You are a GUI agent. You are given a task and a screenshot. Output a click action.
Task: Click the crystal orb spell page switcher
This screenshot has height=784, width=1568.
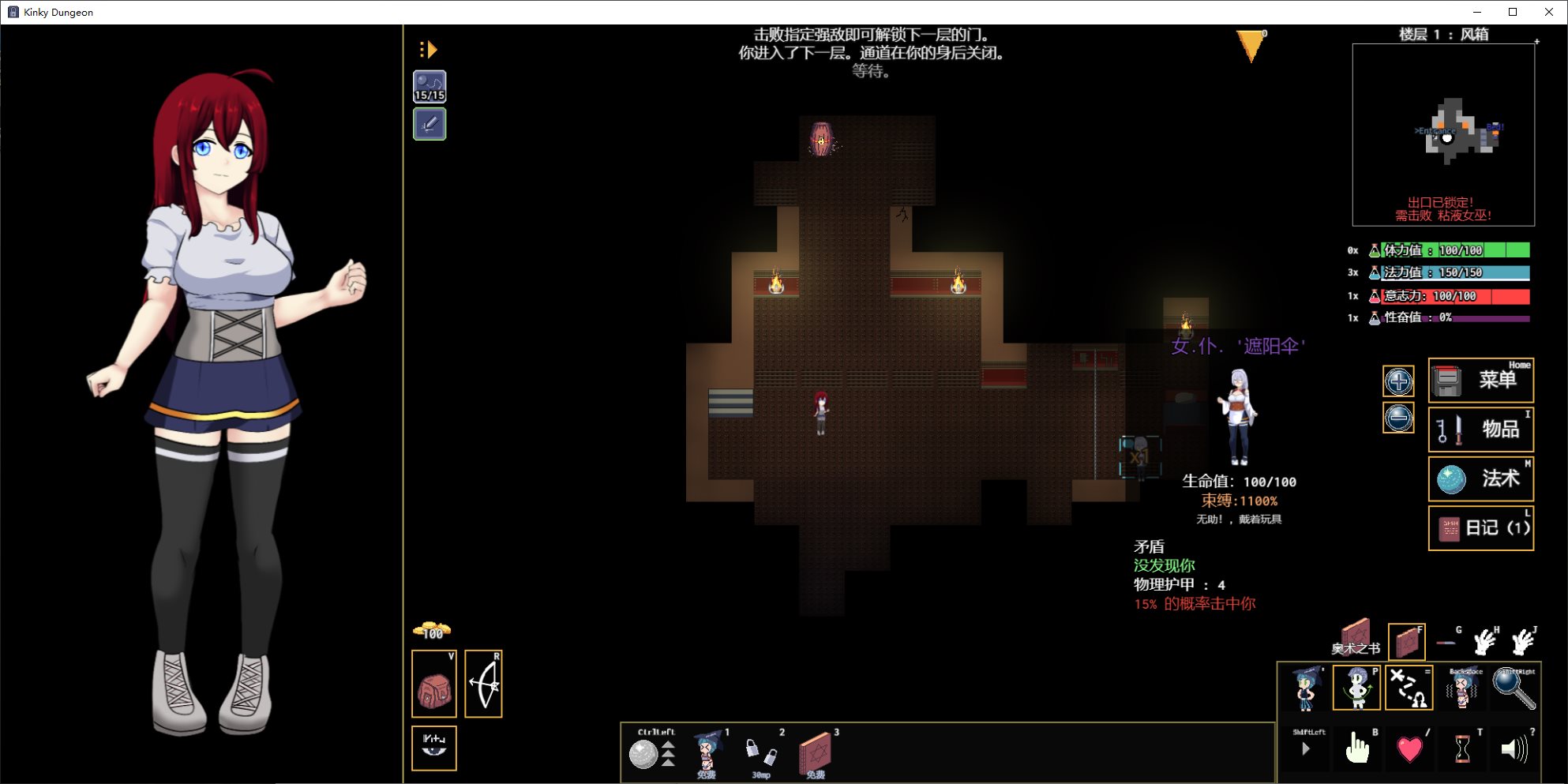pos(644,754)
